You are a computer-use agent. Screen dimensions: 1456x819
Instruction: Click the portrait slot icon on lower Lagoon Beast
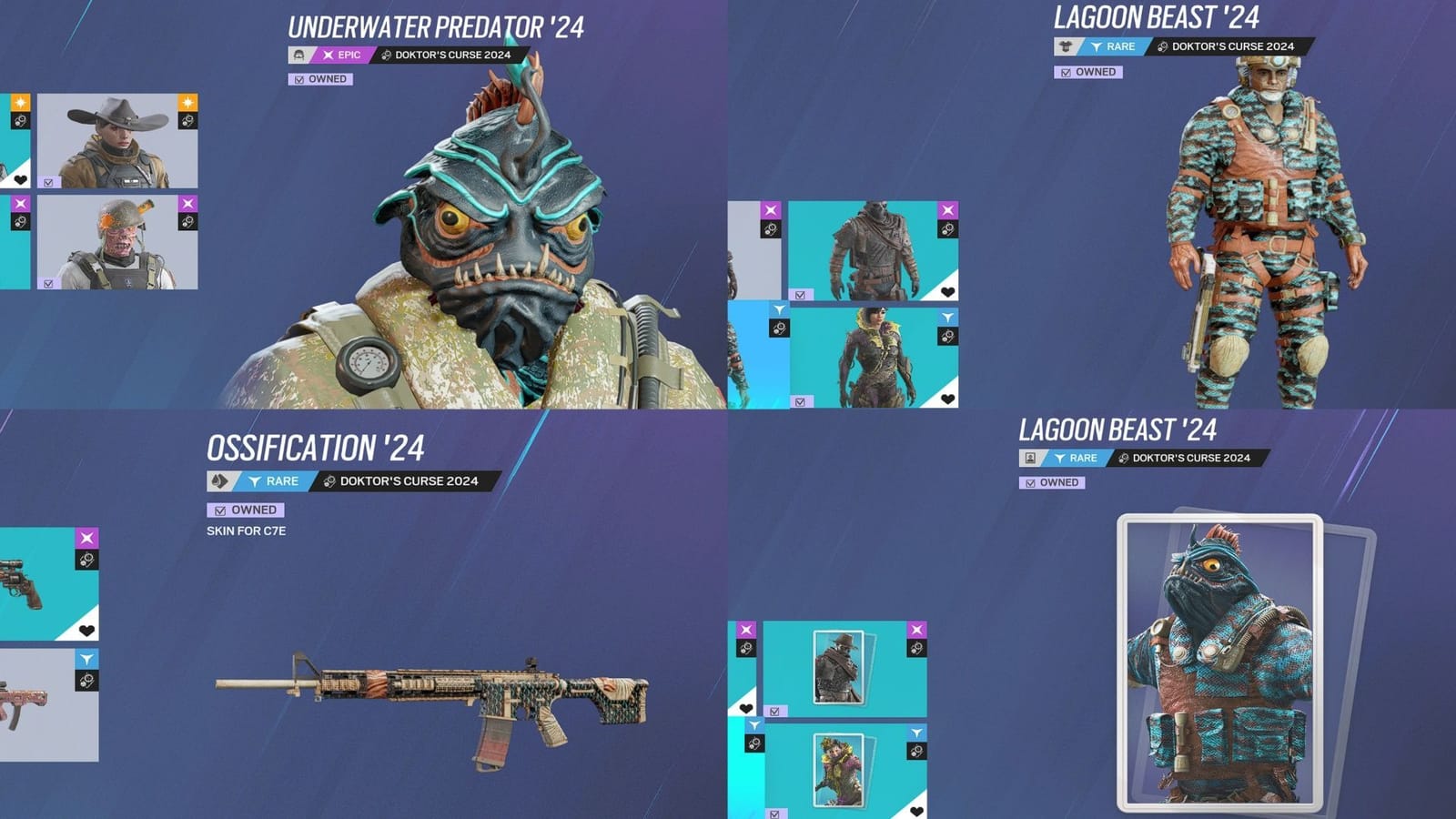(1029, 458)
